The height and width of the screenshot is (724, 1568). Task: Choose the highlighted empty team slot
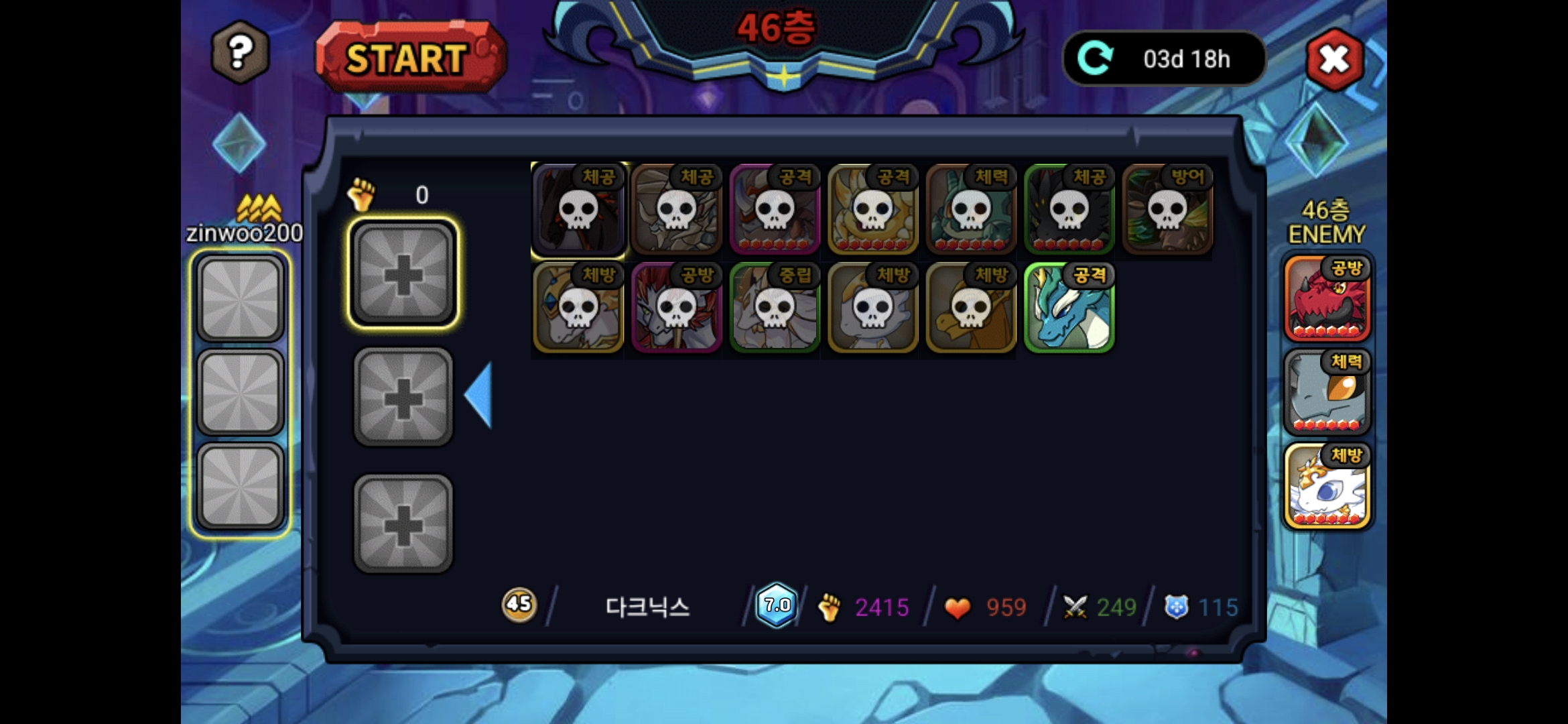click(403, 274)
